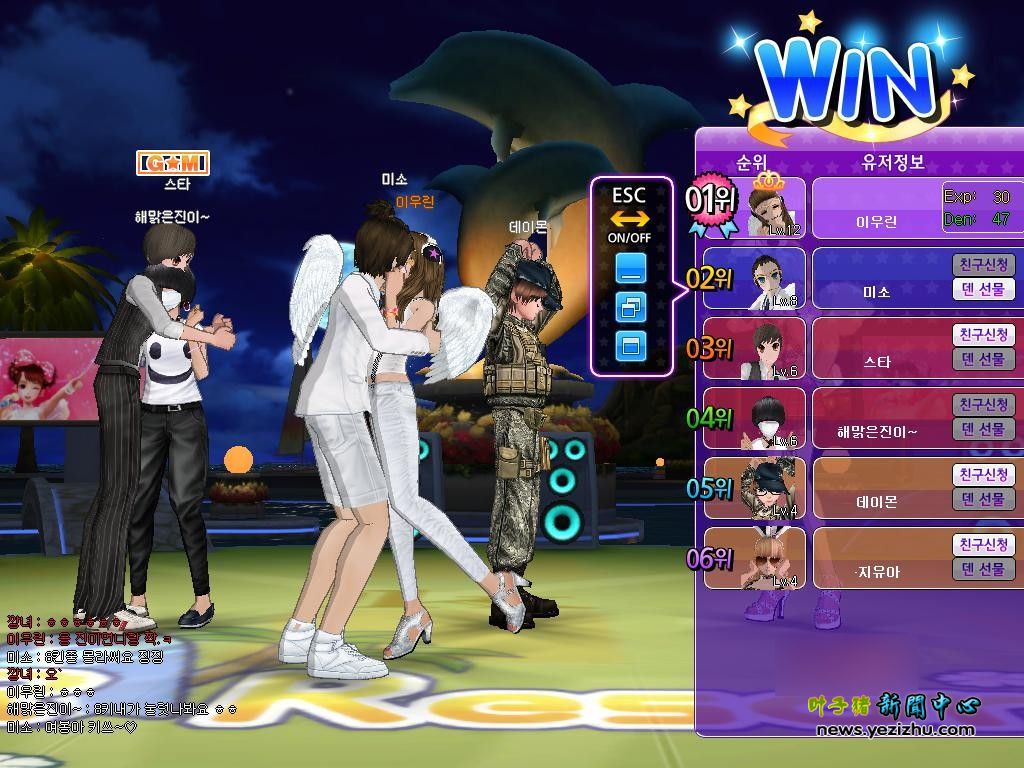Click the overlapping-windows icon under ESC
The height and width of the screenshot is (768, 1024).
pos(631,307)
